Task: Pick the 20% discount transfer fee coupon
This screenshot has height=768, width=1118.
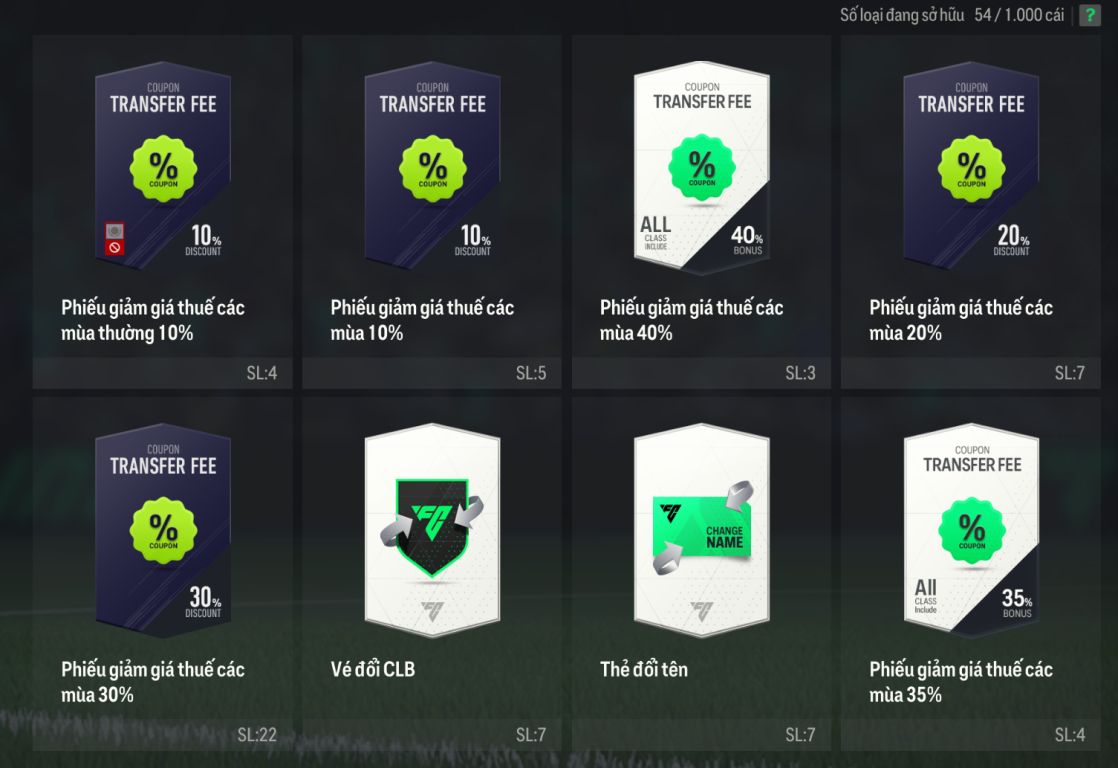Action: [970, 170]
